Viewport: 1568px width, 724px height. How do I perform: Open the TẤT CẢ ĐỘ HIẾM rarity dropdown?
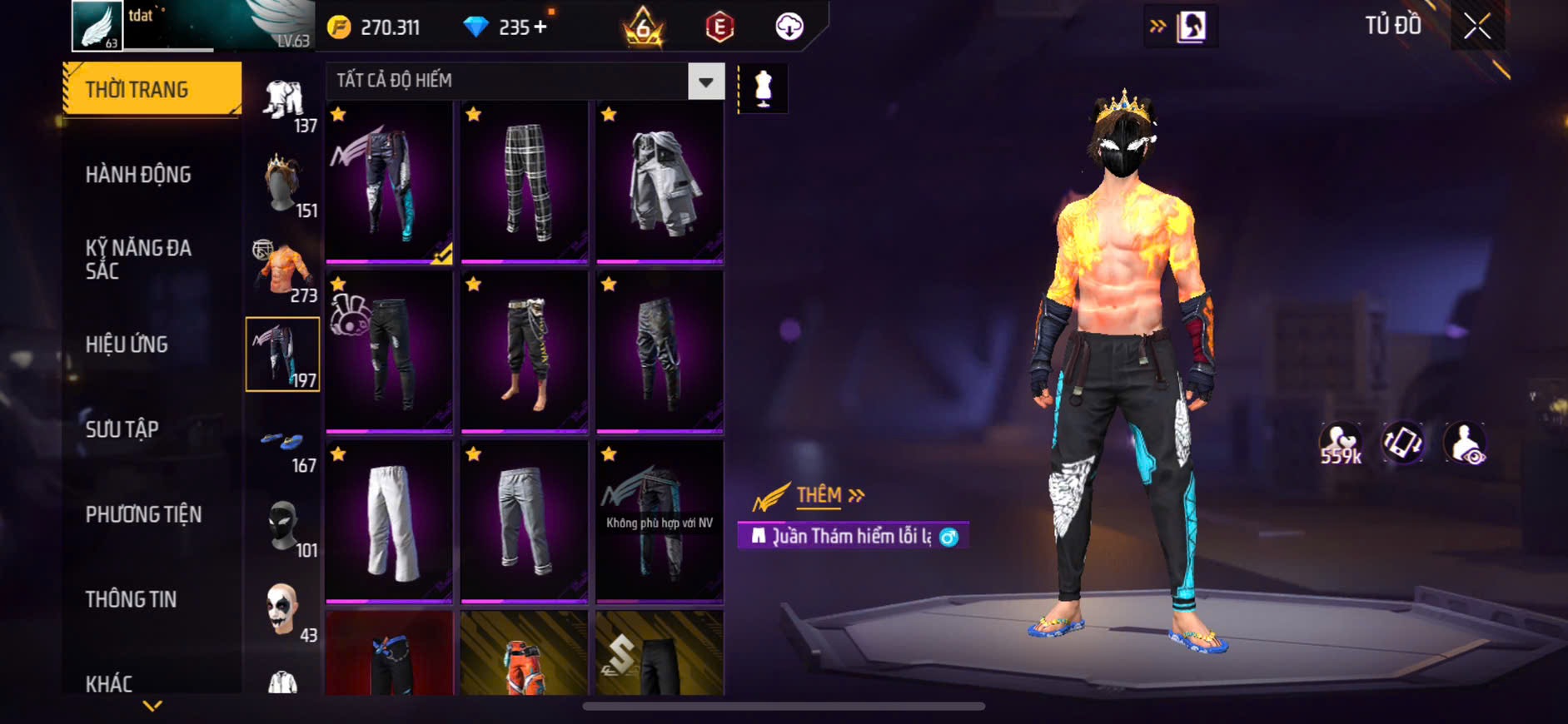705,82
